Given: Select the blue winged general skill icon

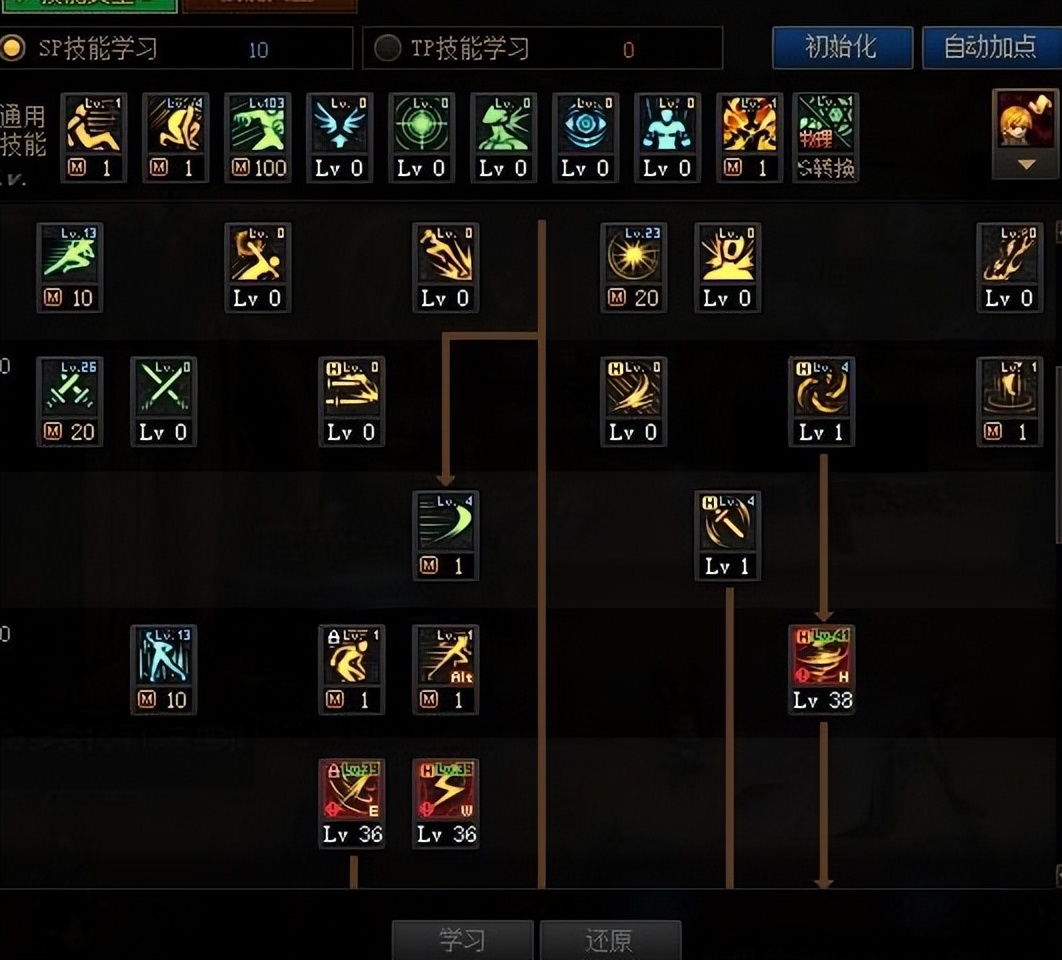Looking at the screenshot, I should 339,125.
